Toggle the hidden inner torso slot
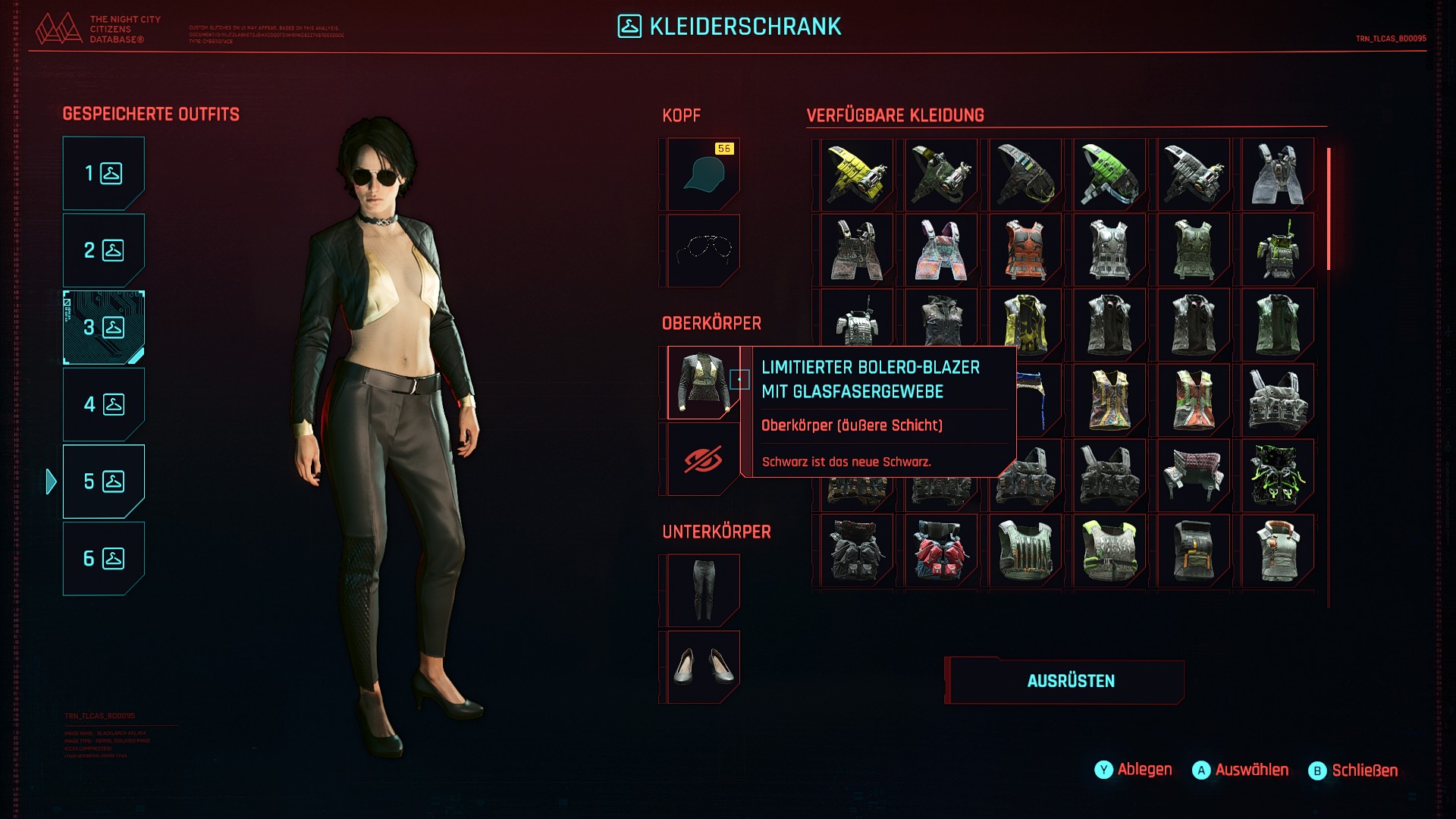 tap(703, 460)
